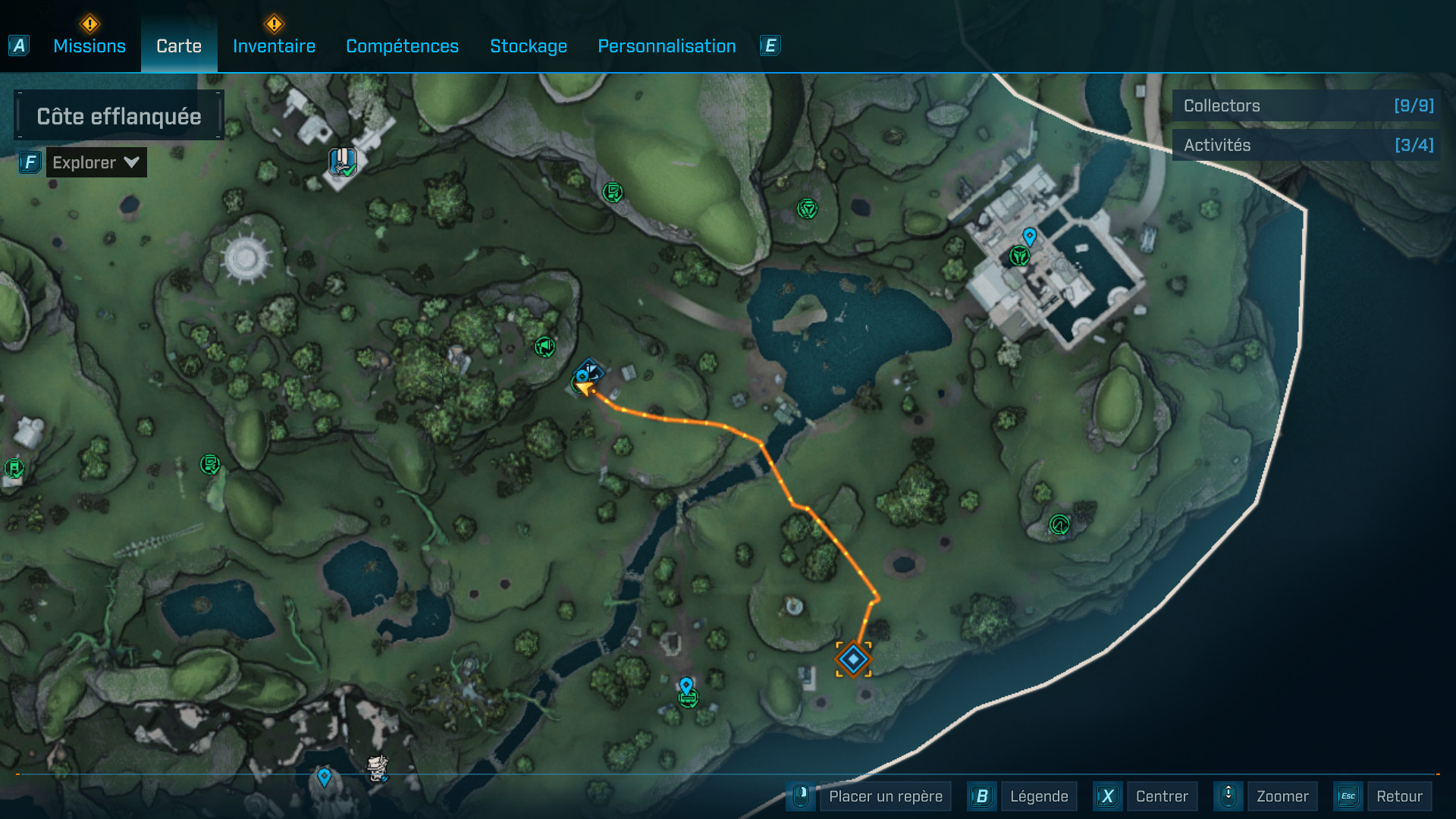Click the Zoomer map control
This screenshot has height=819, width=1456.
1282,796
